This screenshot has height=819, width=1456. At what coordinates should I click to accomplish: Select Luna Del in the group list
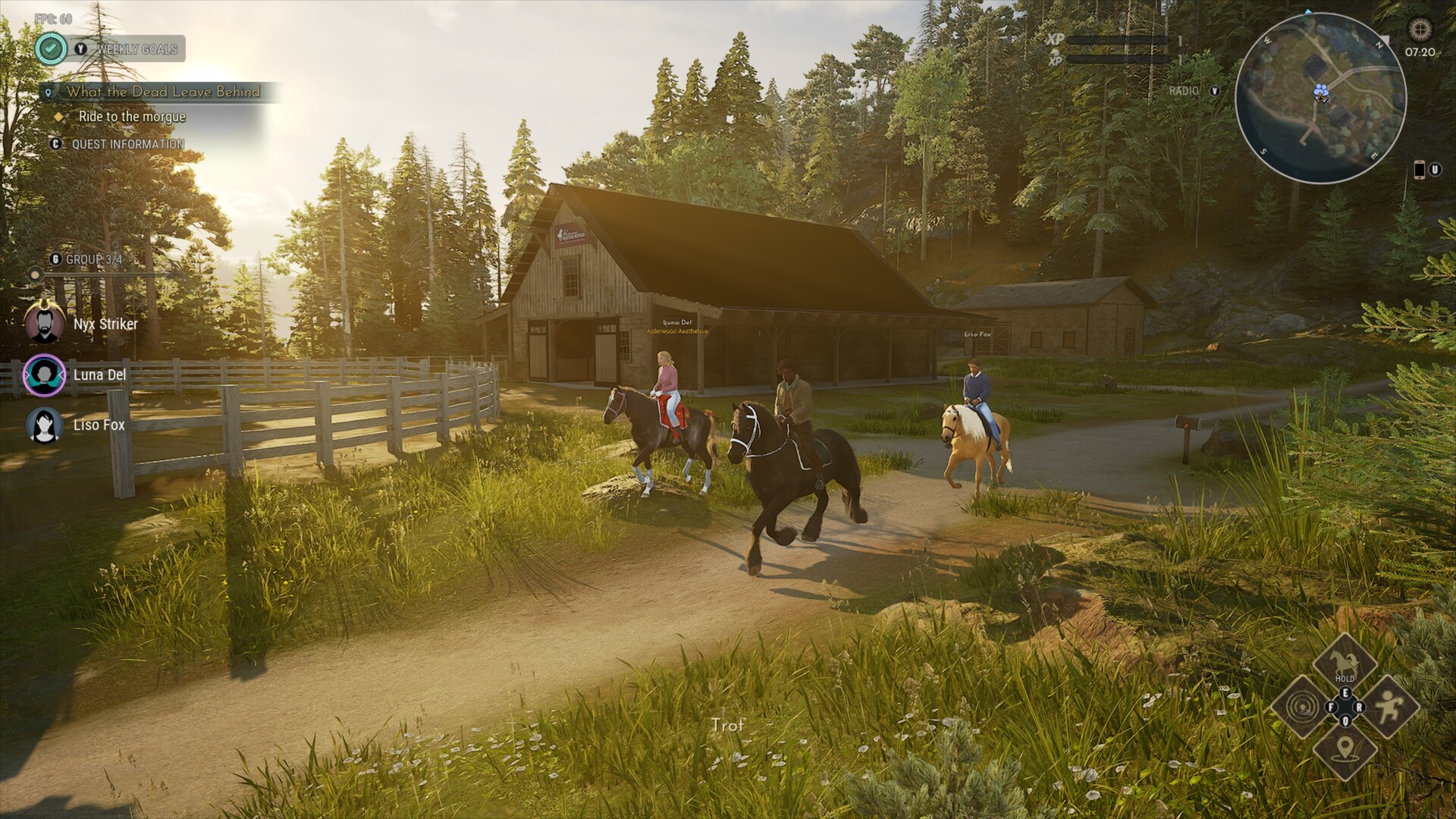click(99, 375)
